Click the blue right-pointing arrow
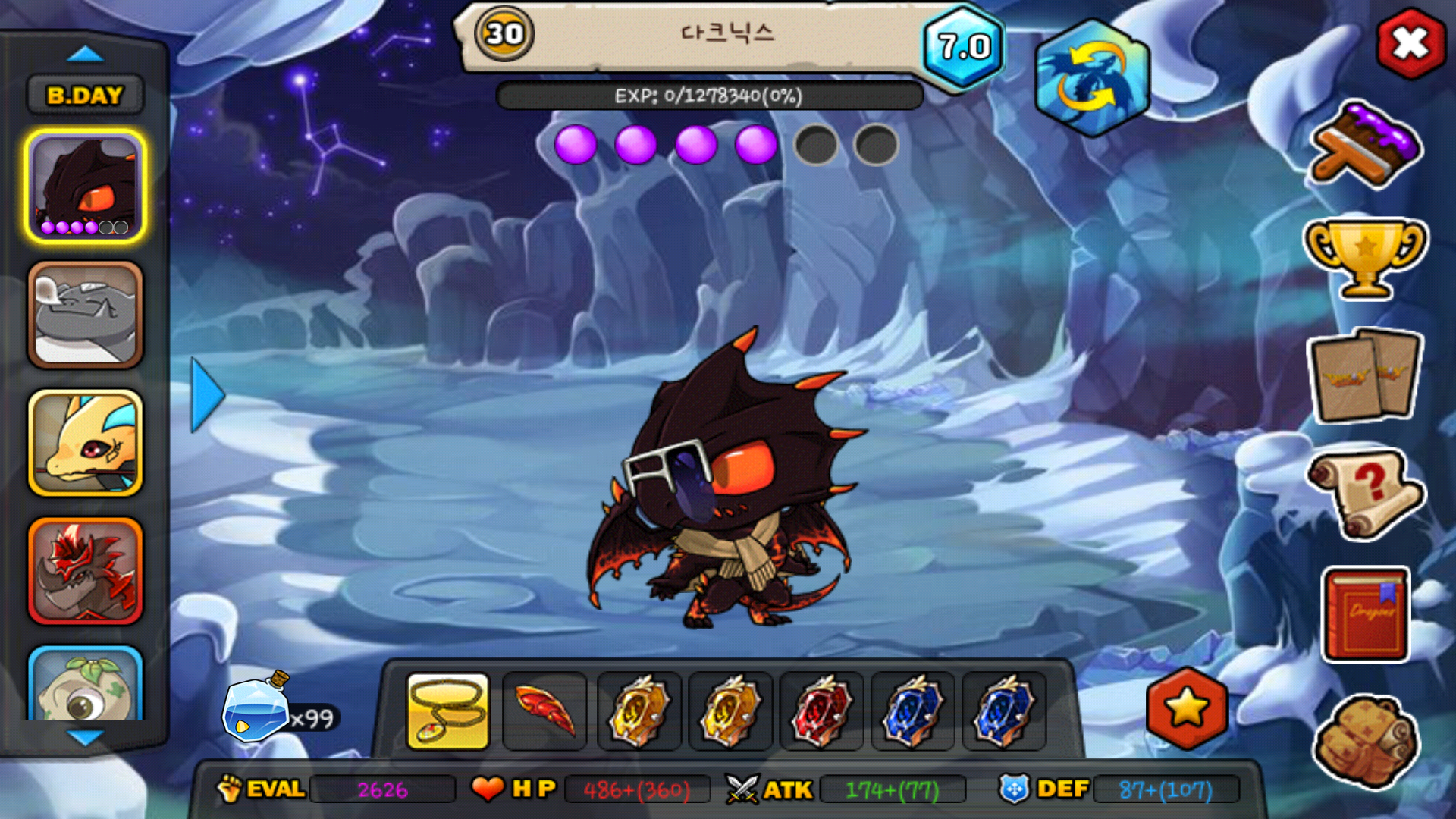The height and width of the screenshot is (819, 1456). [207, 395]
